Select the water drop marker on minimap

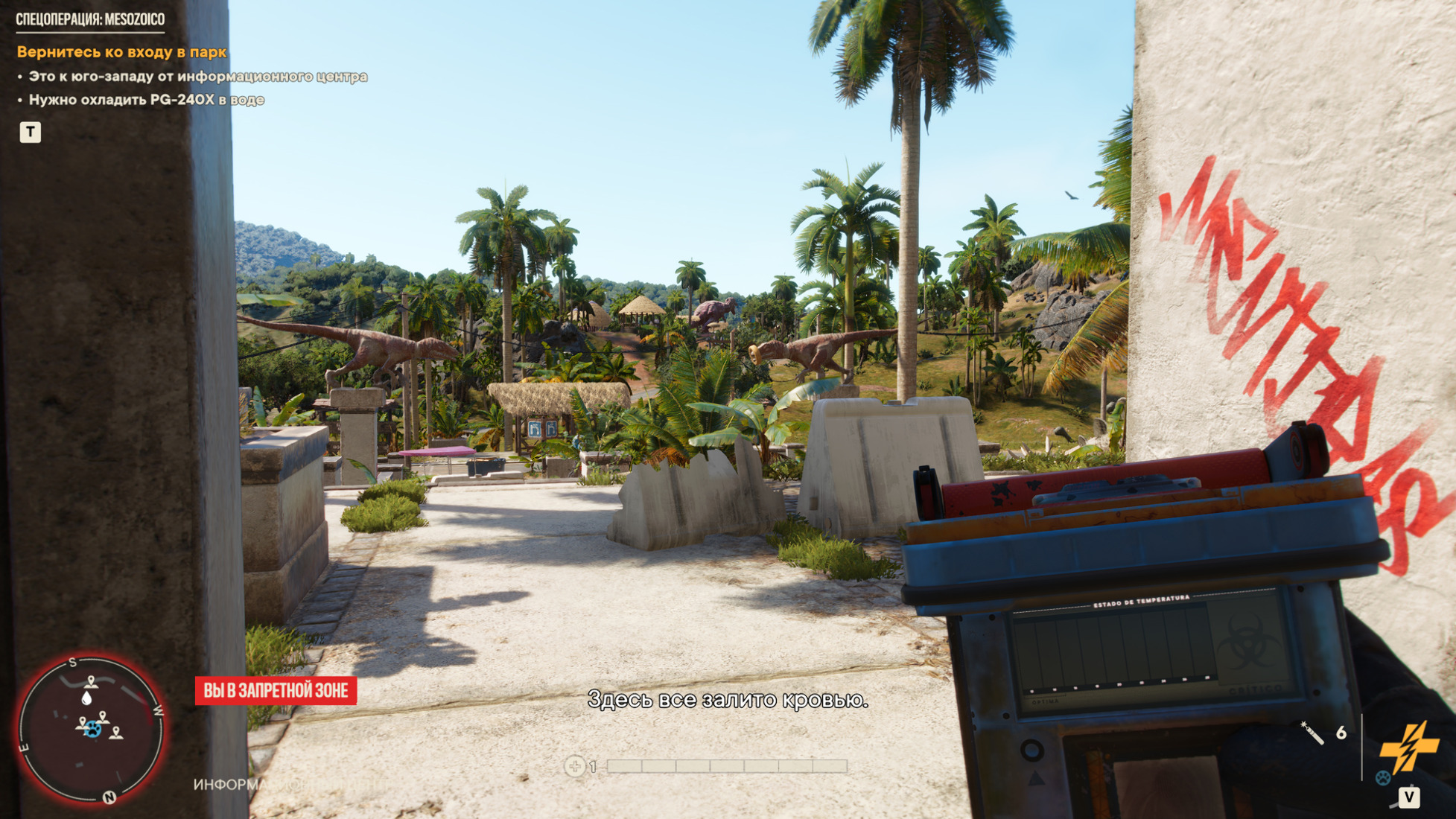tap(87, 698)
